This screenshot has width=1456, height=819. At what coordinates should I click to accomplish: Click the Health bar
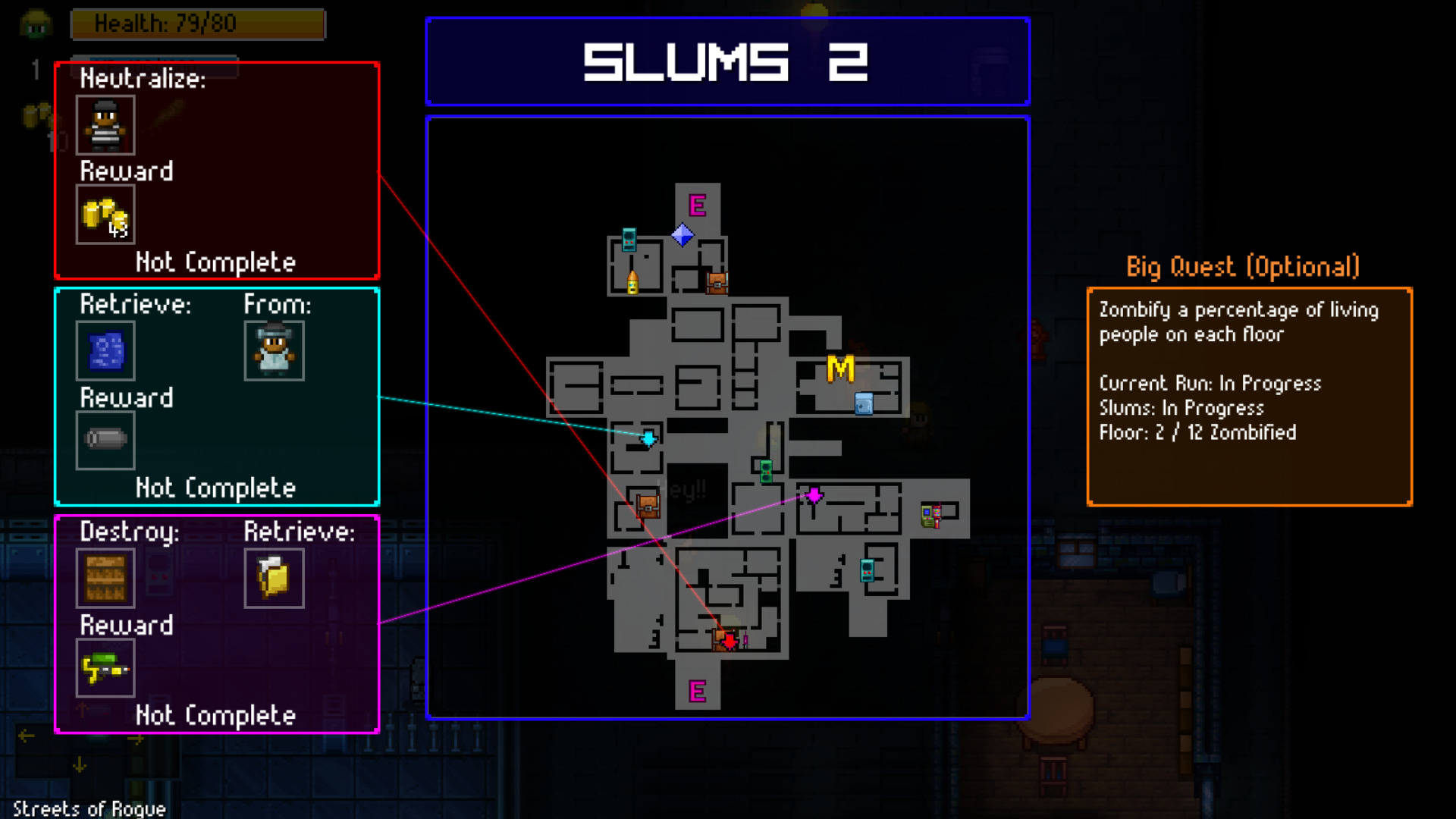coord(197,24)
